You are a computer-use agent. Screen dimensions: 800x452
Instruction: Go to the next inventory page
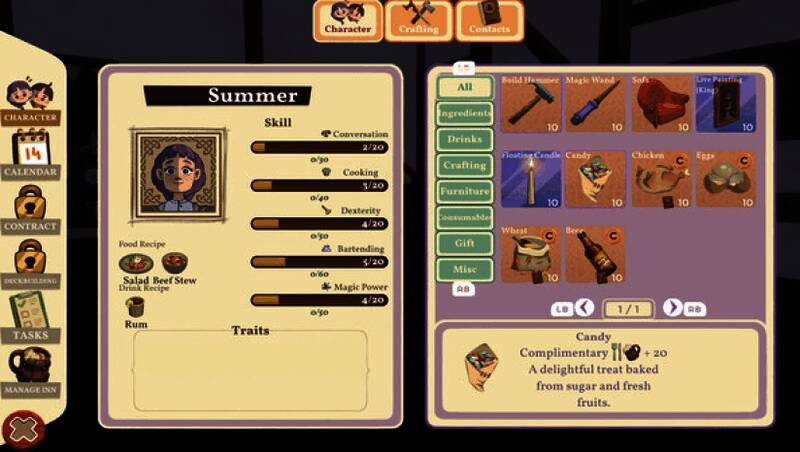pyautogui.click(x=673, y=308)
